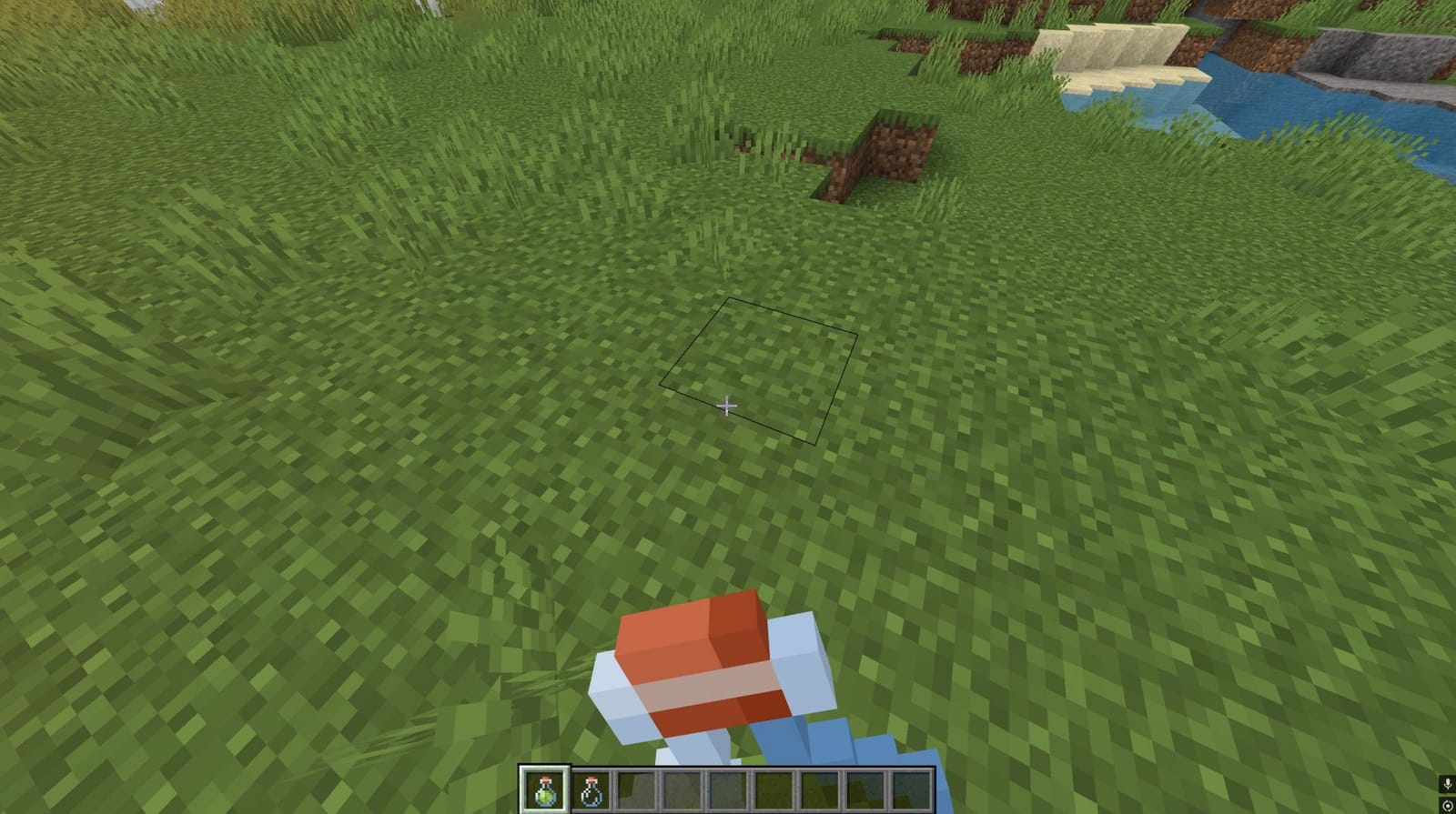Image resolution: width=1456 pixels, height=814 pixels.
Task: Click the empty fifth hotbar slot
Action: coord(729,789)
